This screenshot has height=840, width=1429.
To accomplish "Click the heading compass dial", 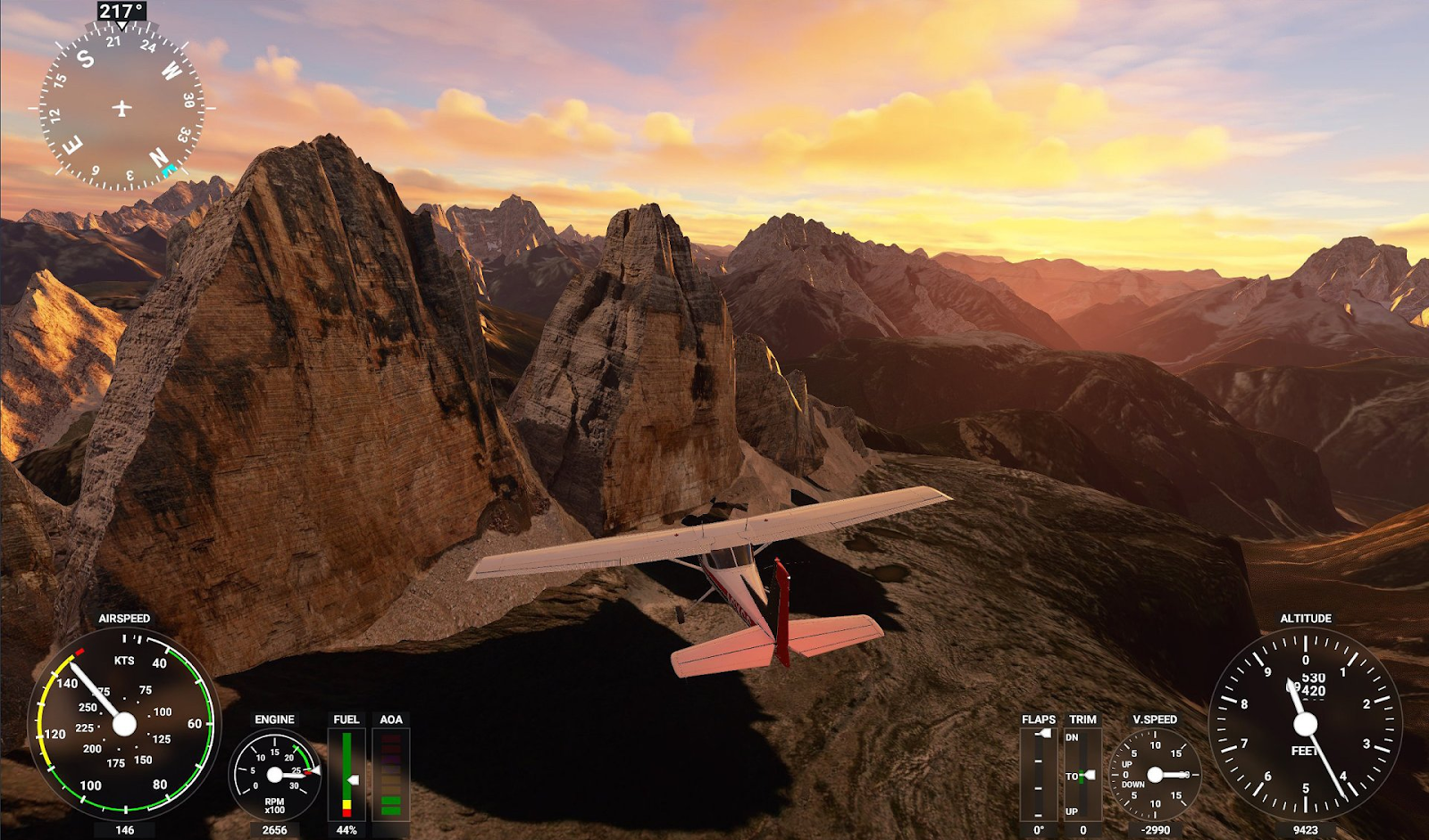I will (x=121, y=108).
